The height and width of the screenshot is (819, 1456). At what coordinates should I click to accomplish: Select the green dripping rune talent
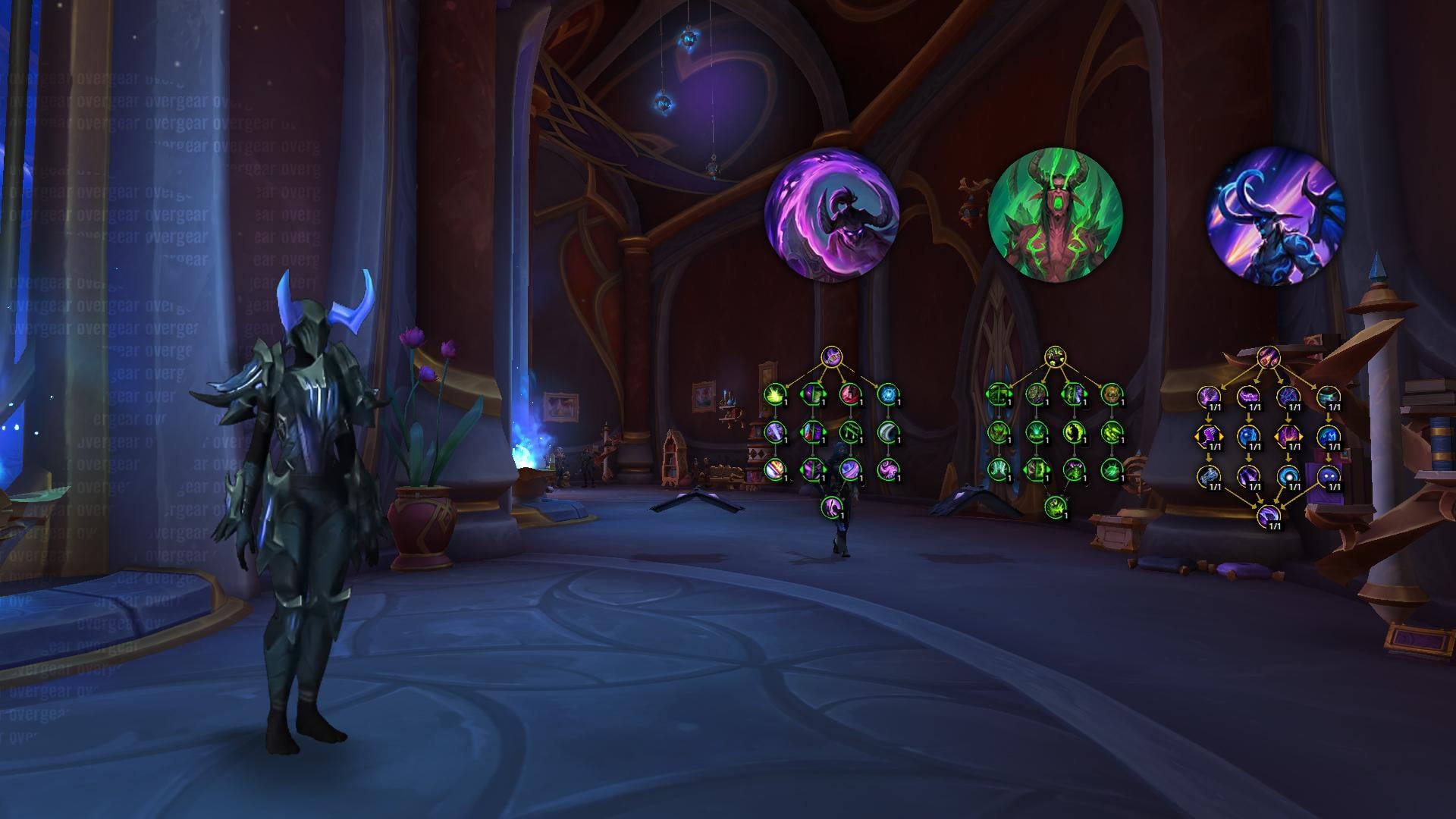click(x=849, y=432)
